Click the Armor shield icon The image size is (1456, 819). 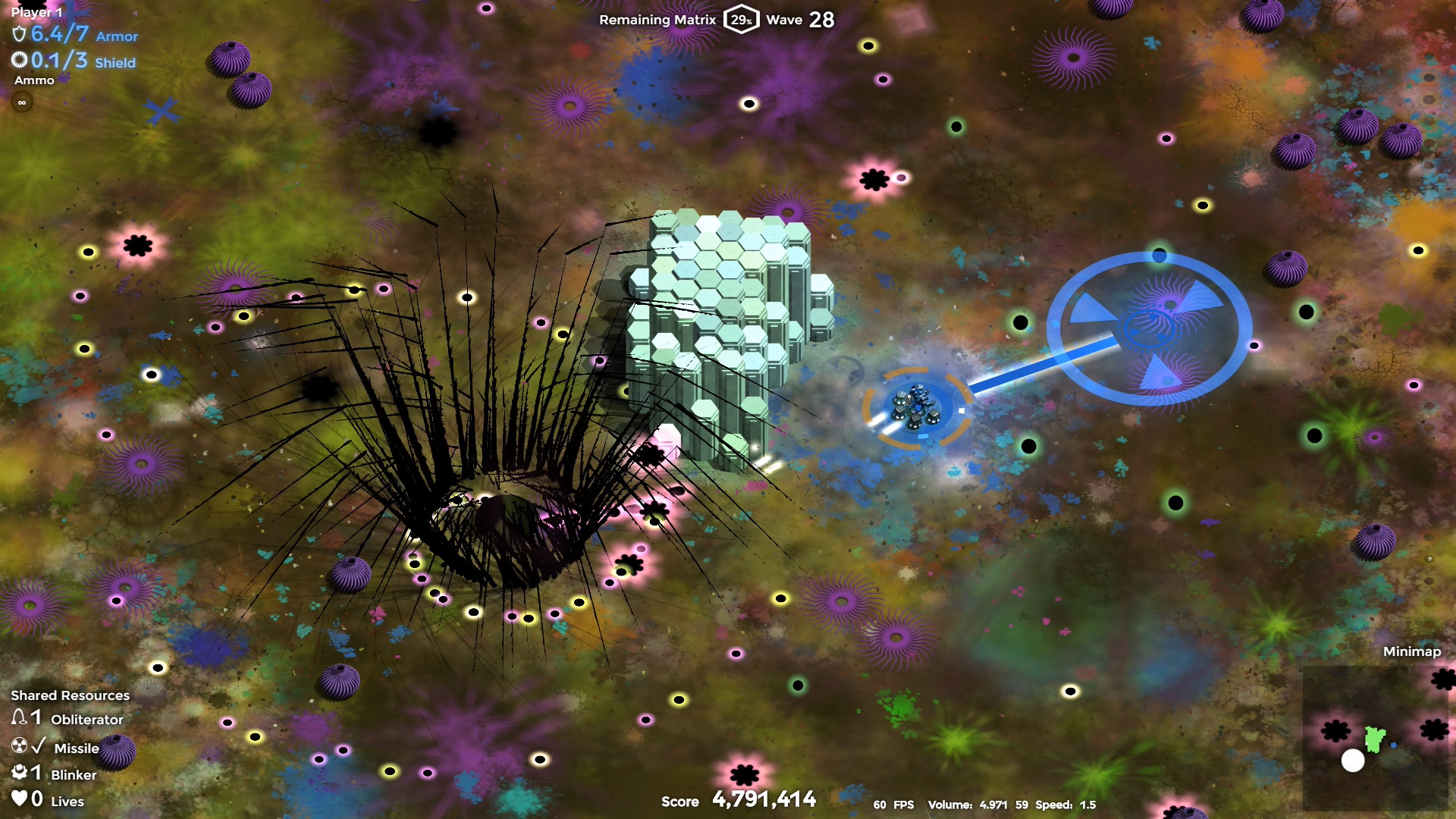pyautogui.click(x=18, y=36)
